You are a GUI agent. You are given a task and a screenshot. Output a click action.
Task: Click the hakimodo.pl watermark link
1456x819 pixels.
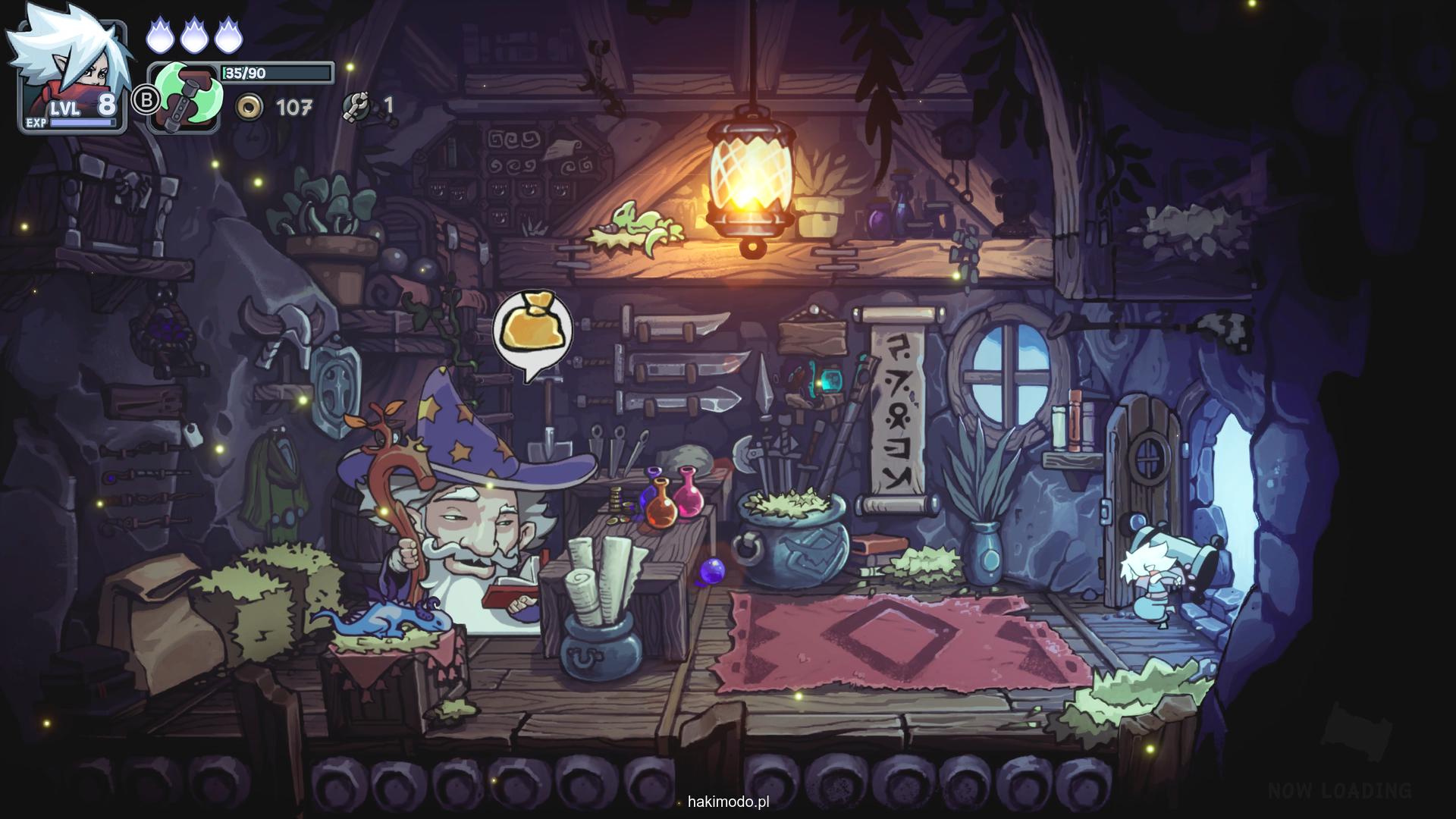728,802
